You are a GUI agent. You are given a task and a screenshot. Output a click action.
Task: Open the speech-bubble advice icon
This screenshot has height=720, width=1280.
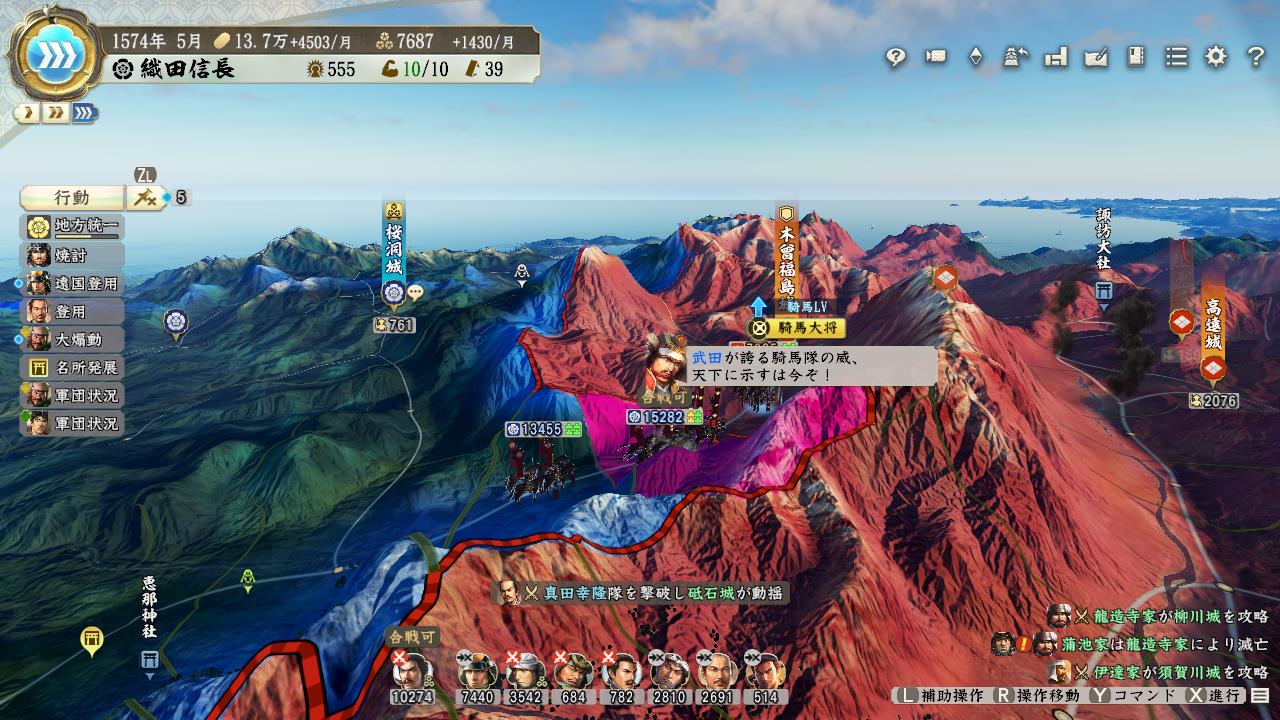coord(895,57)
